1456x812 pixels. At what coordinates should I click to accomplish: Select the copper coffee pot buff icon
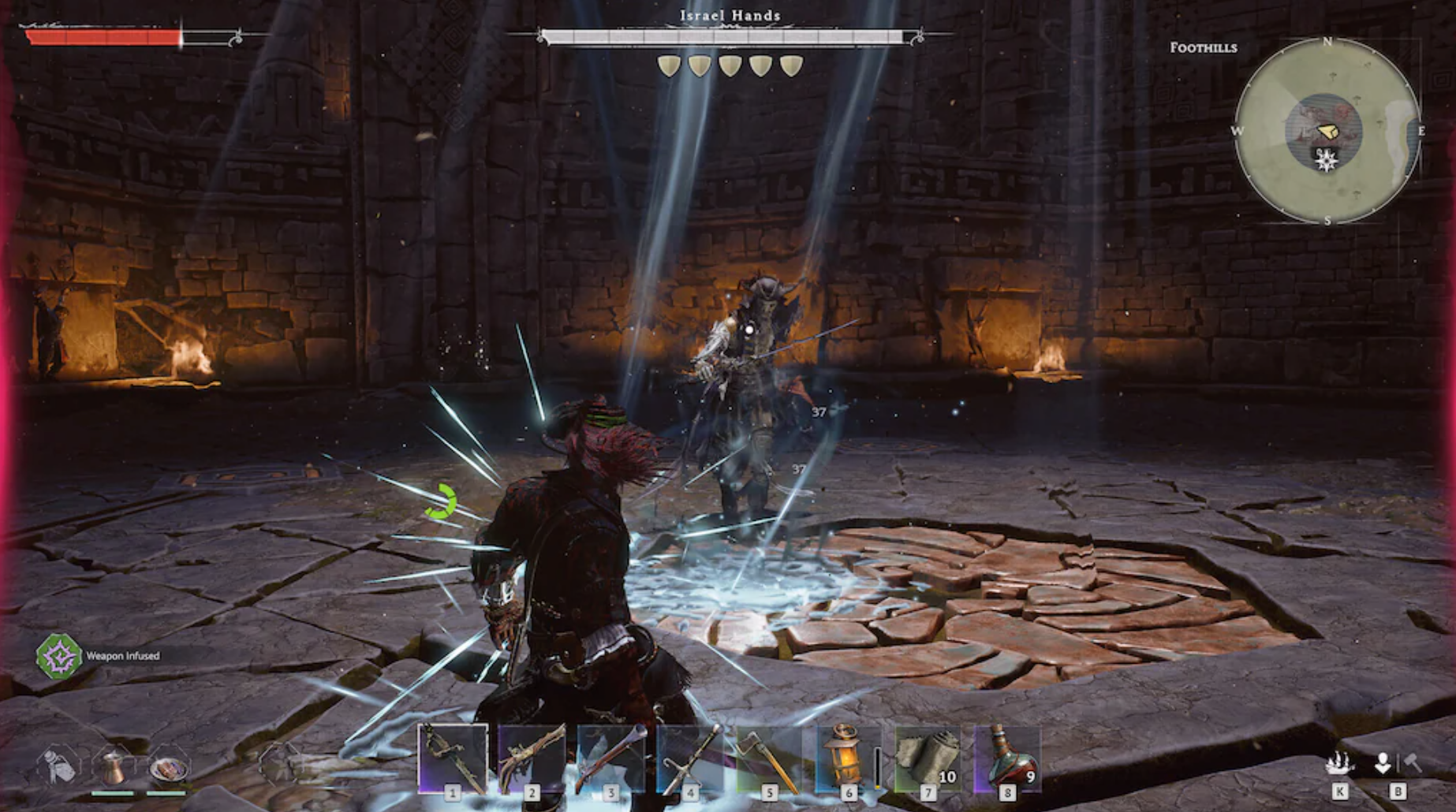click(x=114, y=765)
